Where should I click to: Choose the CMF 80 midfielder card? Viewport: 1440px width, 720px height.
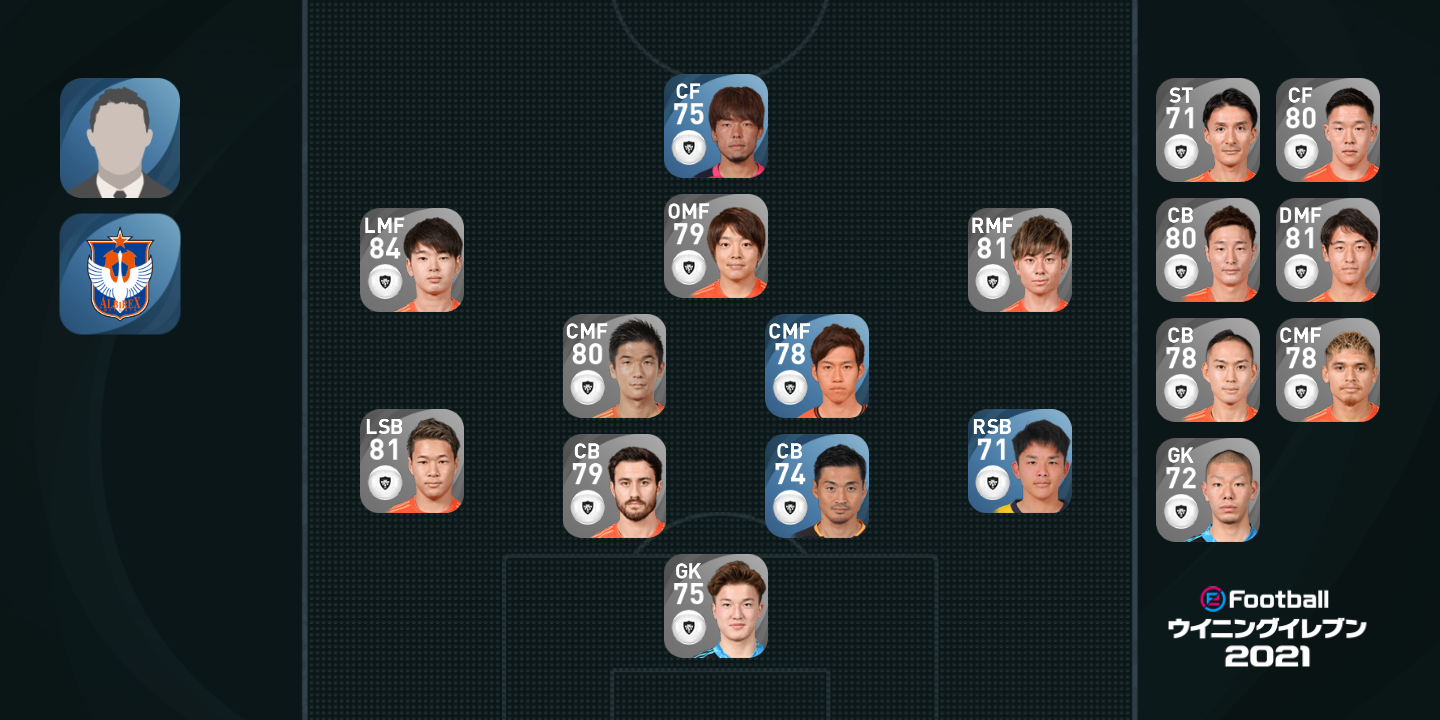click(614, 366)
